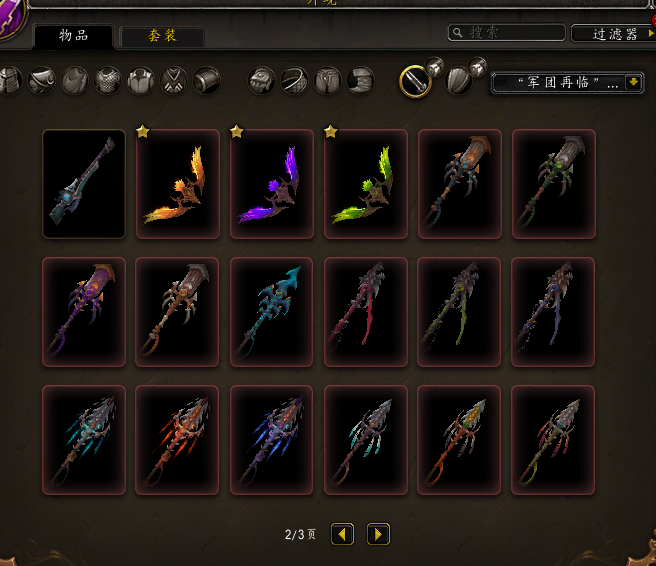Viewport: 656px width, 566px height.
Task: Expand the 军团再临 dropdown
Action: point(567,83)
